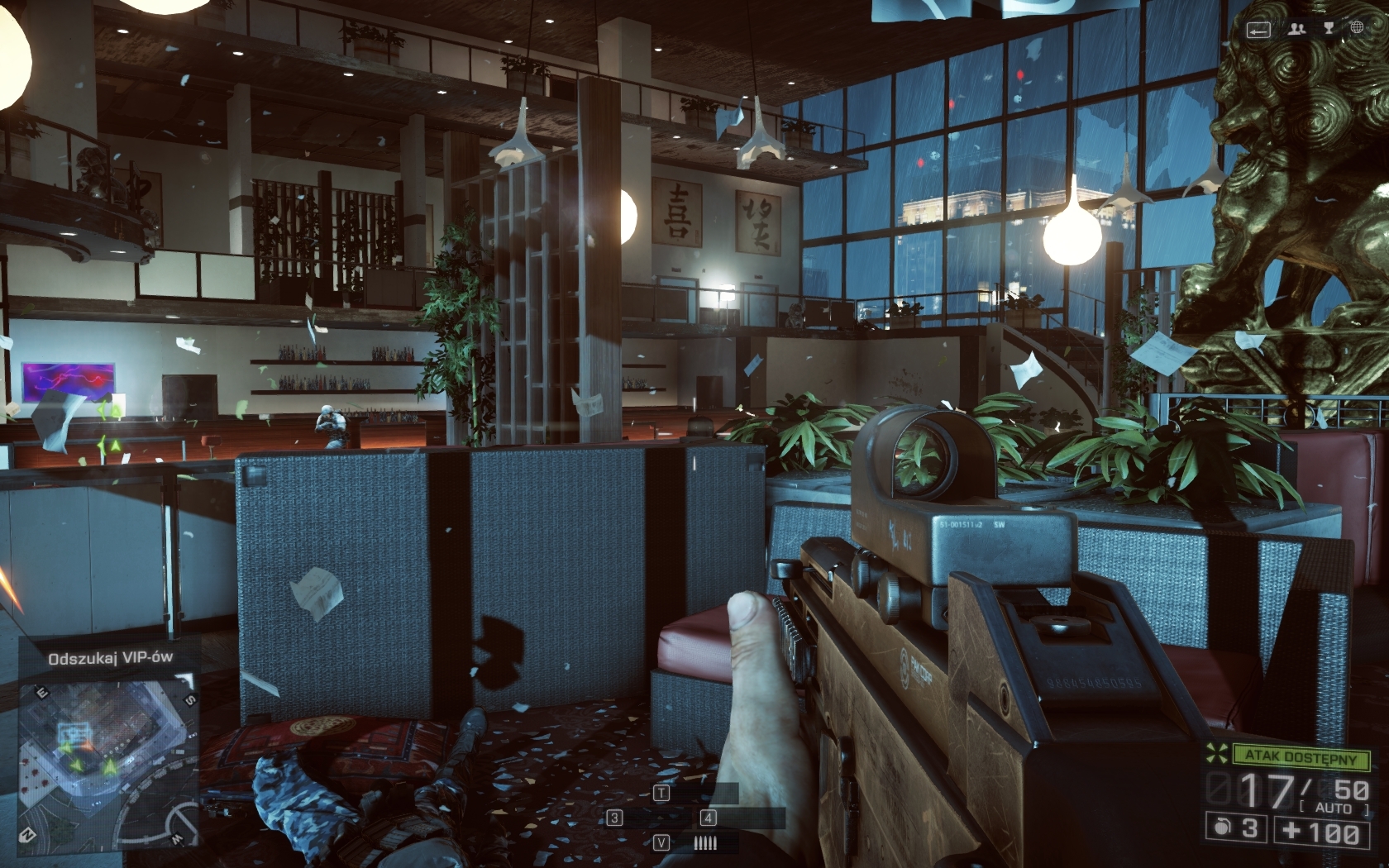The height and width of the screenshot is (868, 1389).
Task: Open the back-arrow menu icon
Action: [x=1258, y=30]
